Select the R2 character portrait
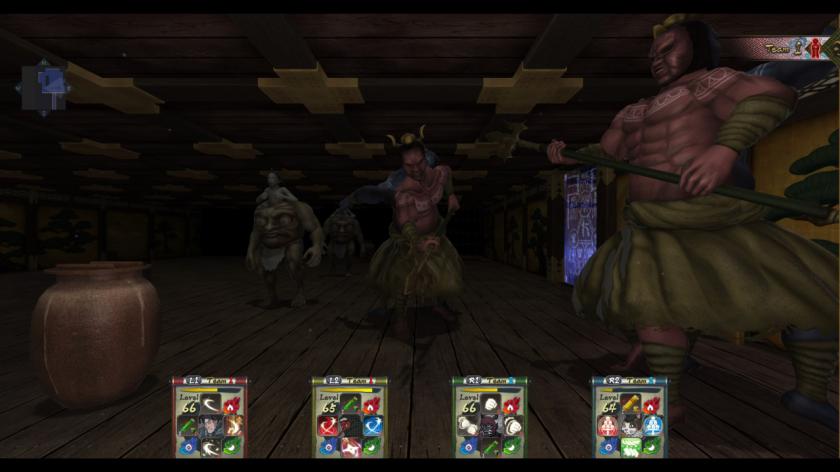Image resolution: width=840 pixels, height=472 pixels. 630,425
